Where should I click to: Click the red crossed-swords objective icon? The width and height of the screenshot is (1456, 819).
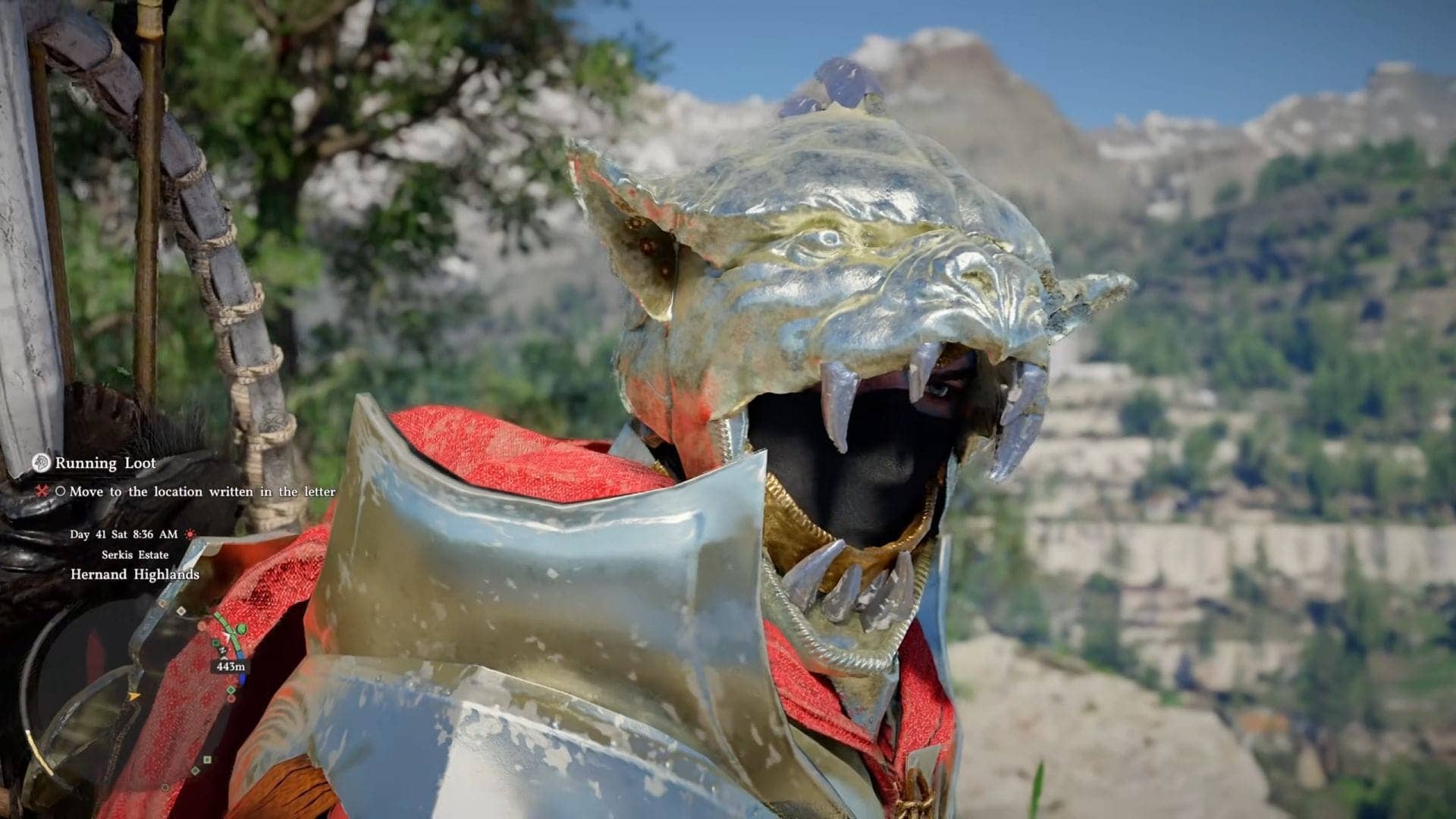tap(42, 491)
